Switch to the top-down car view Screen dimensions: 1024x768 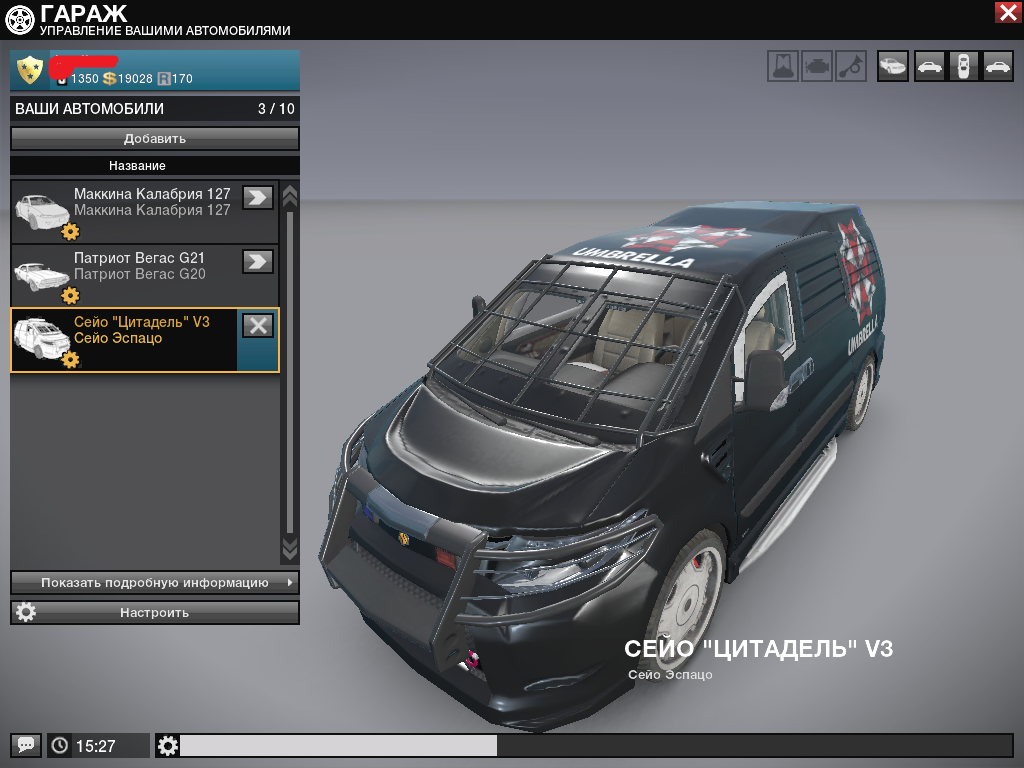coord(963,67)
